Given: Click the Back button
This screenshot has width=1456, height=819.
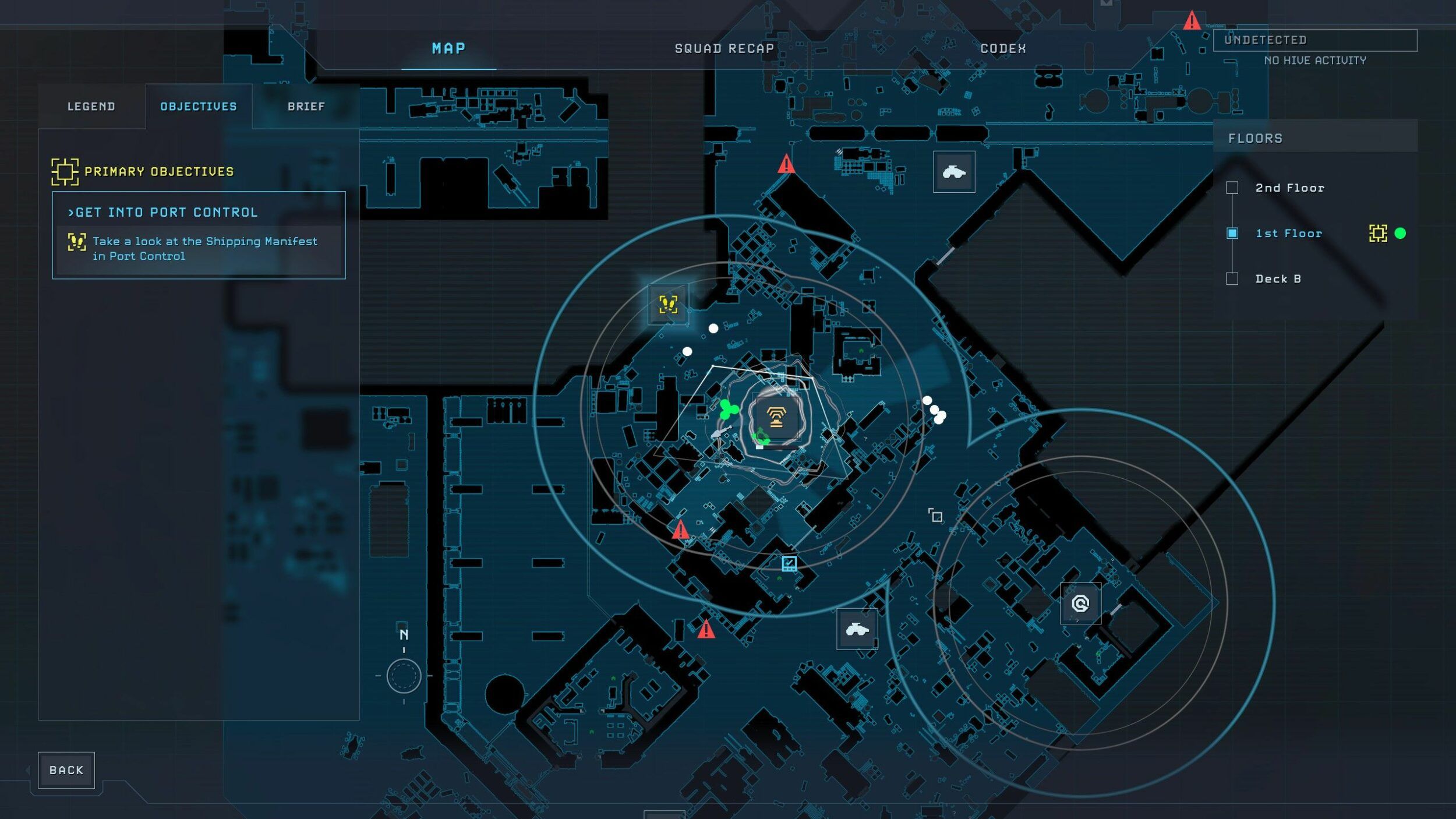Looking at the screenshot, I should pos(66,770).
